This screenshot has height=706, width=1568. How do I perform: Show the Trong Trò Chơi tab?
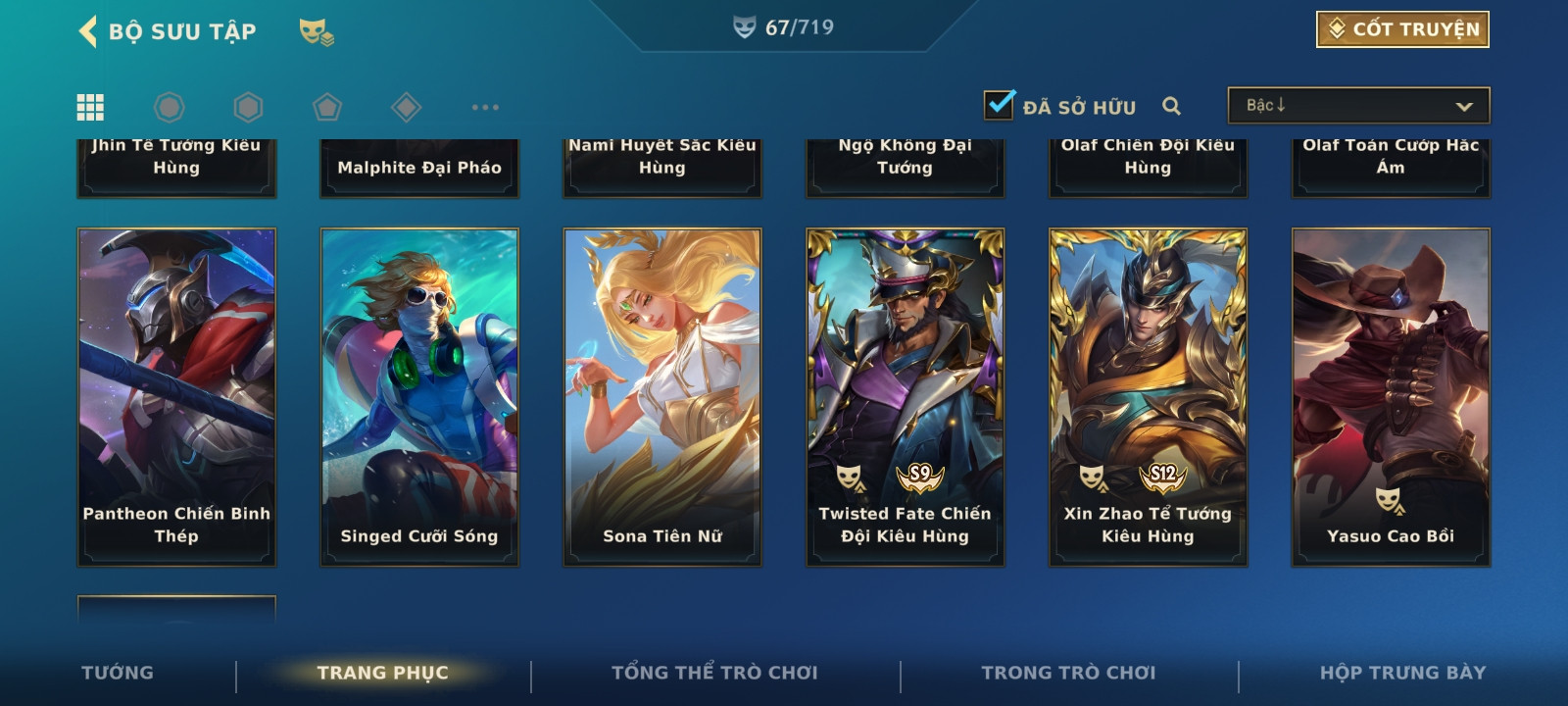tap(1068, 673)
